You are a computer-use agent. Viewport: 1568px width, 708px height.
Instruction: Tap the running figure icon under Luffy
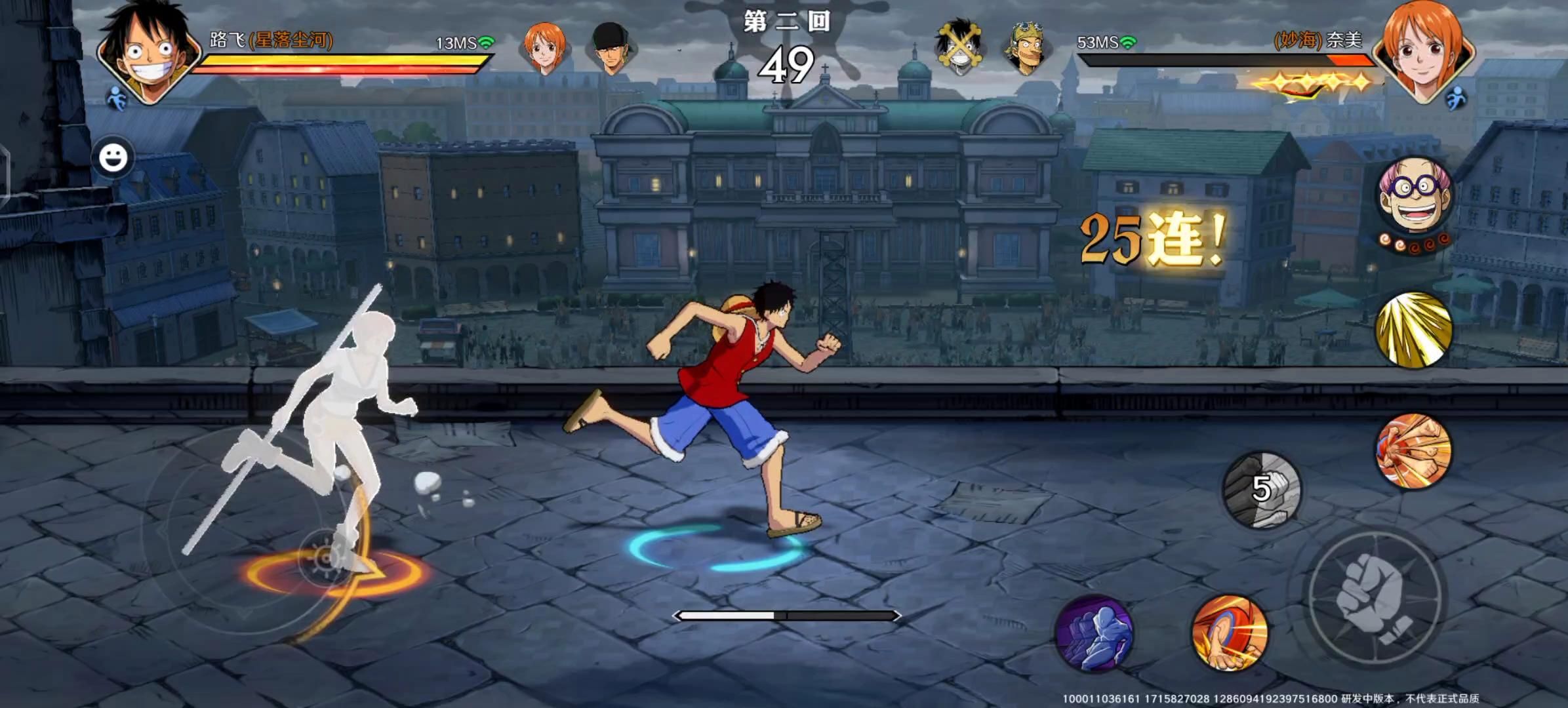pyautogui.click(x=117, y=98)
